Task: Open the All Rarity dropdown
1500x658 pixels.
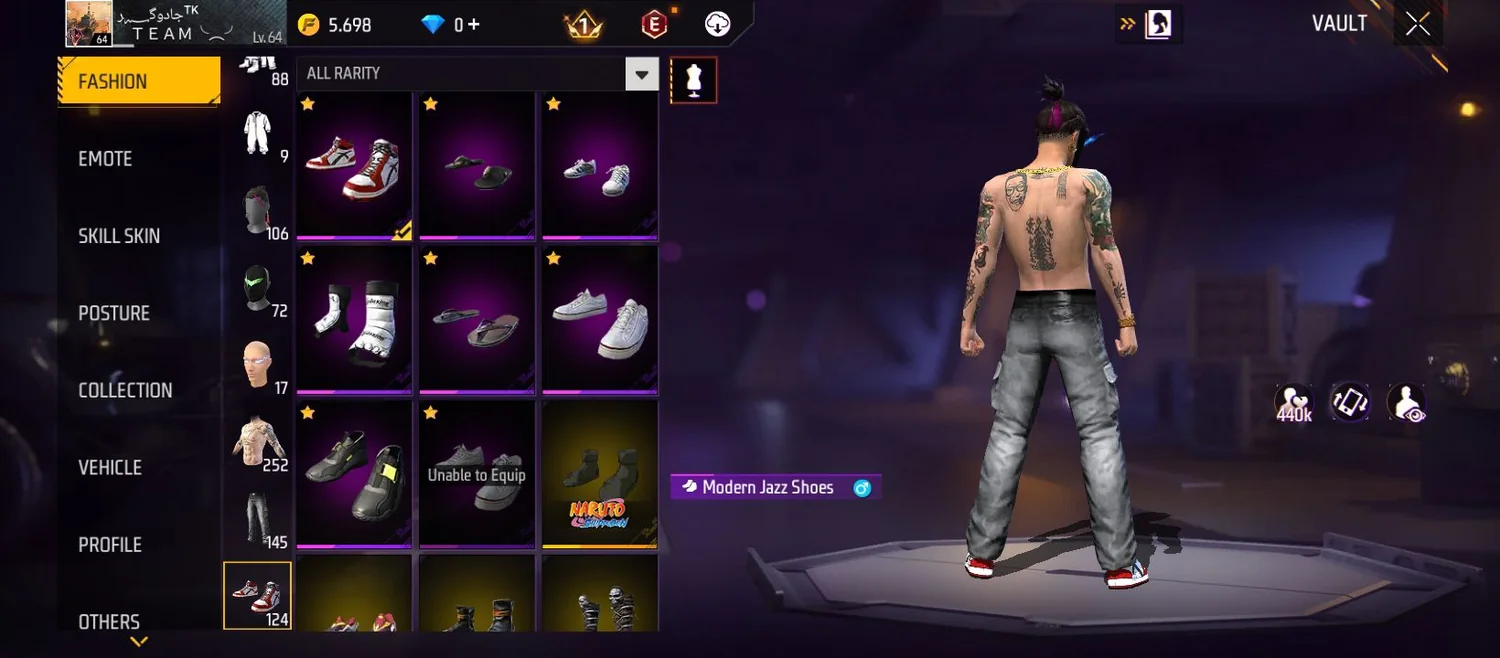Action: click(x=641, y=74)
